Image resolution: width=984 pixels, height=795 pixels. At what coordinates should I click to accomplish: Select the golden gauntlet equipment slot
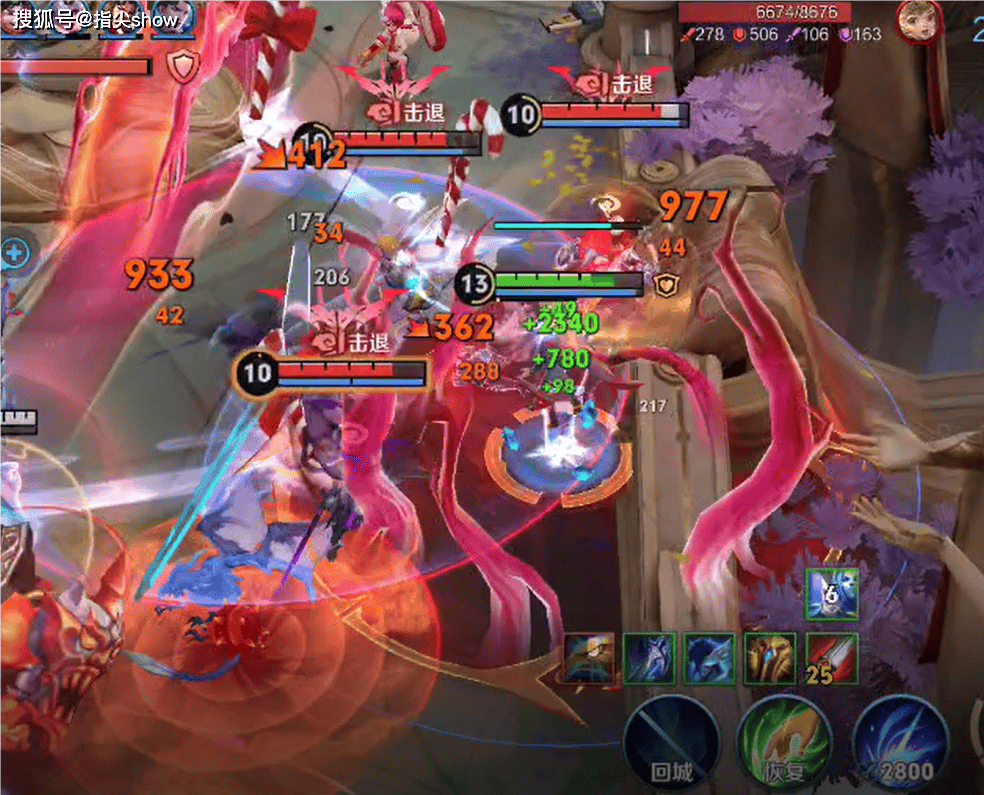(771, 658)
